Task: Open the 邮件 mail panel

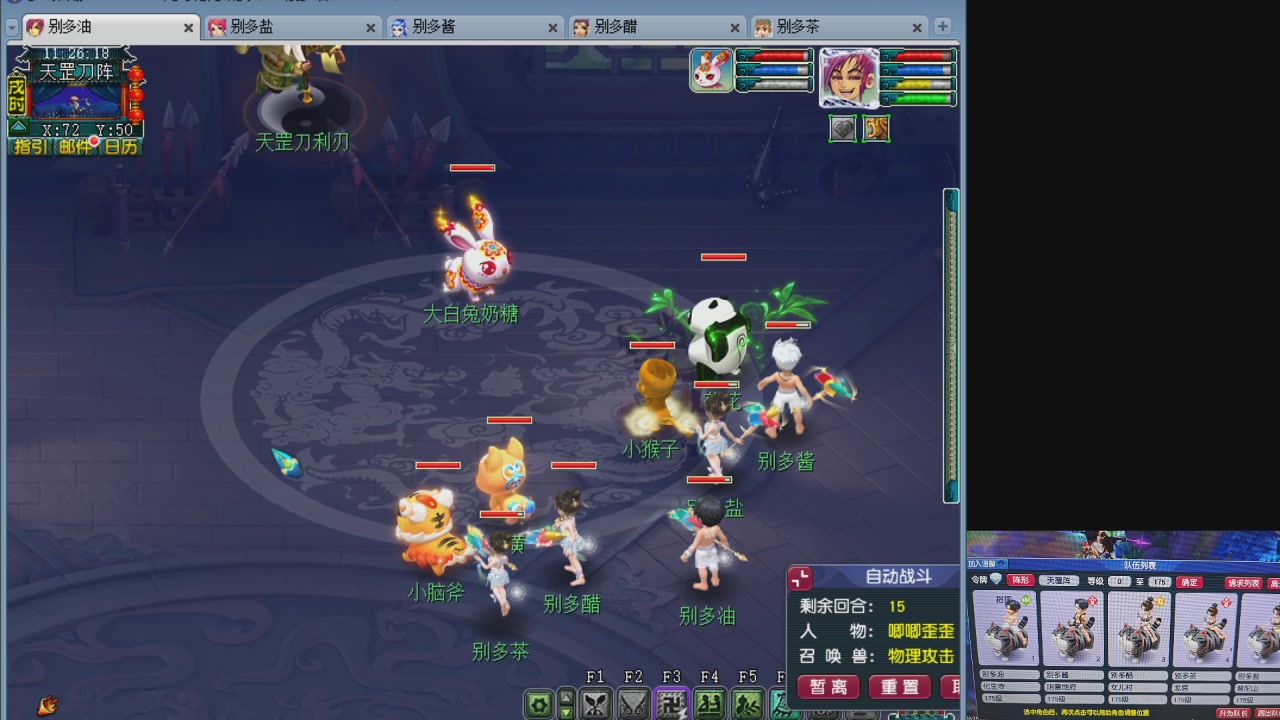Action: [x=72, y=148]
